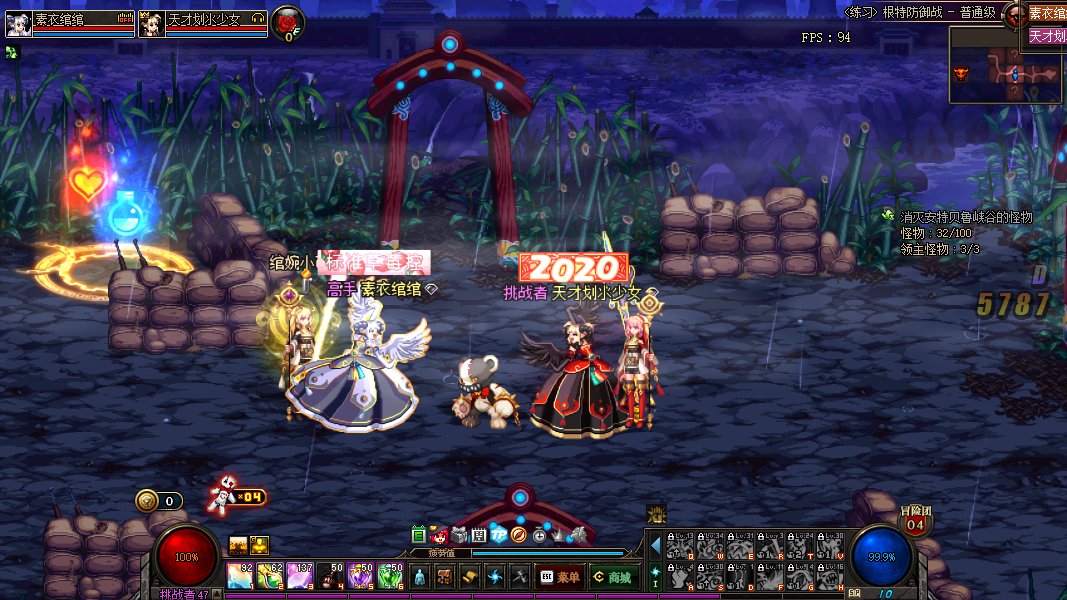Viewport: 1067px width, 600px height.
Task: Use the purple potion in quick slot 5
Action: coord(360,576)
